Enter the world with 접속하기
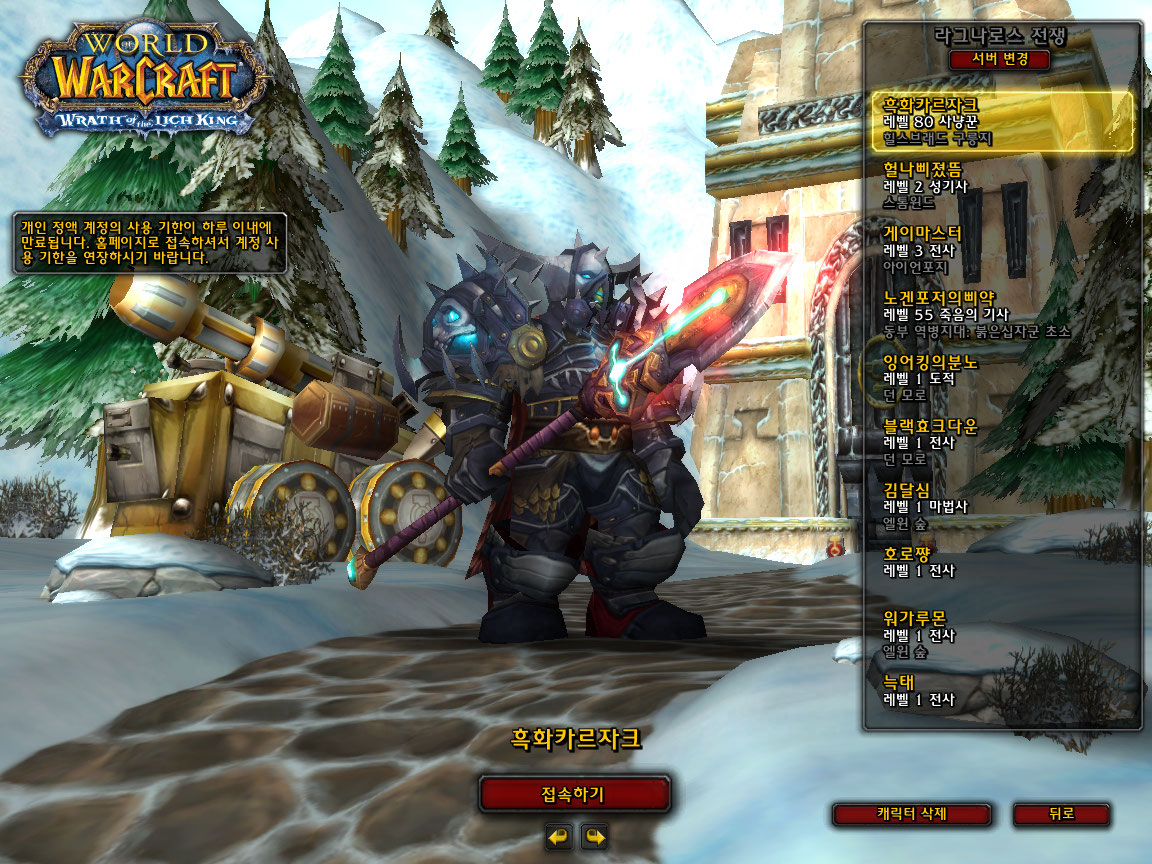Image resolution: width=1152 pixels, height=864 pixels. click(x=574, y=795)
